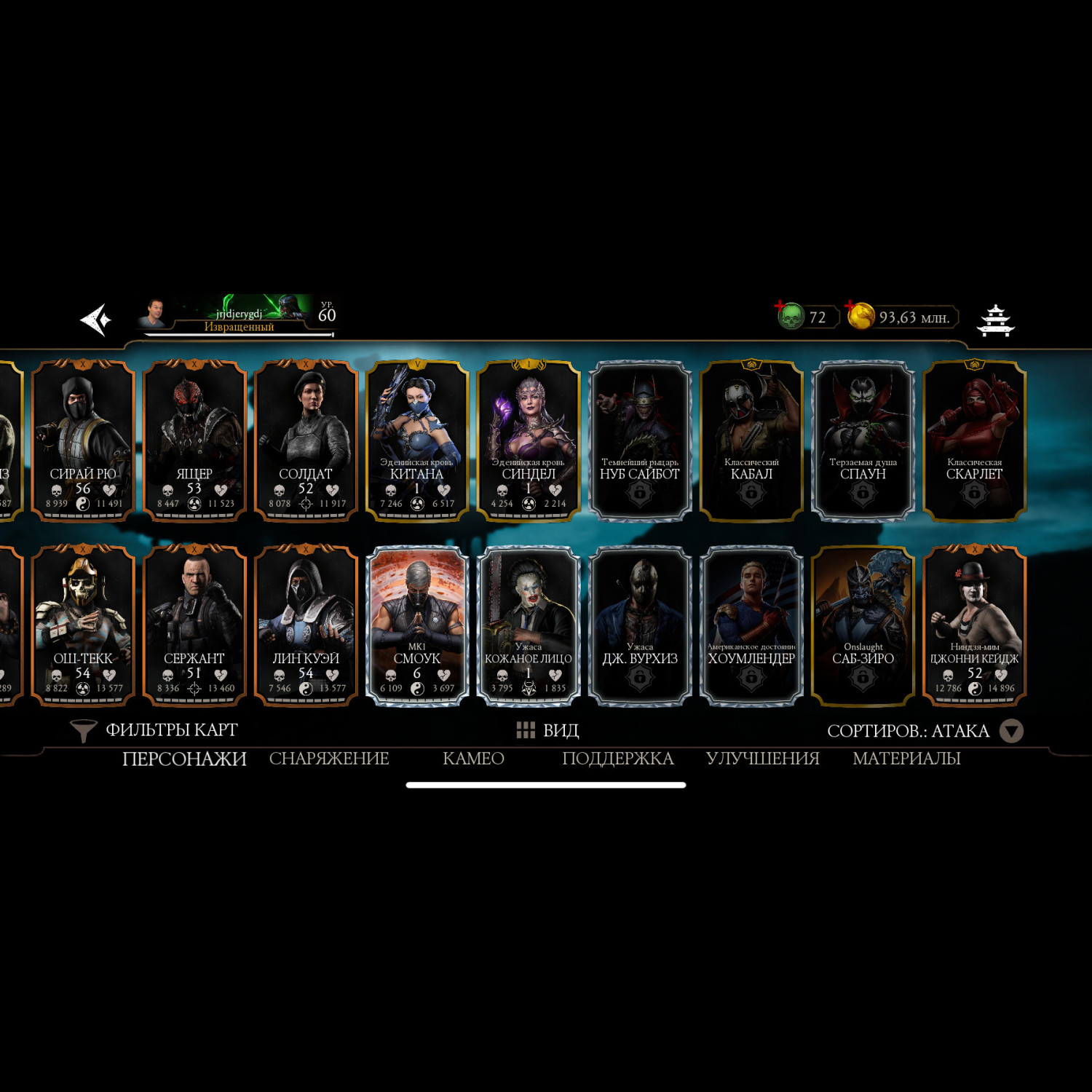The height and width of the screenshot is (1092, 1092).
Task: Select the Ящер character card
Action: click(194, 440)
